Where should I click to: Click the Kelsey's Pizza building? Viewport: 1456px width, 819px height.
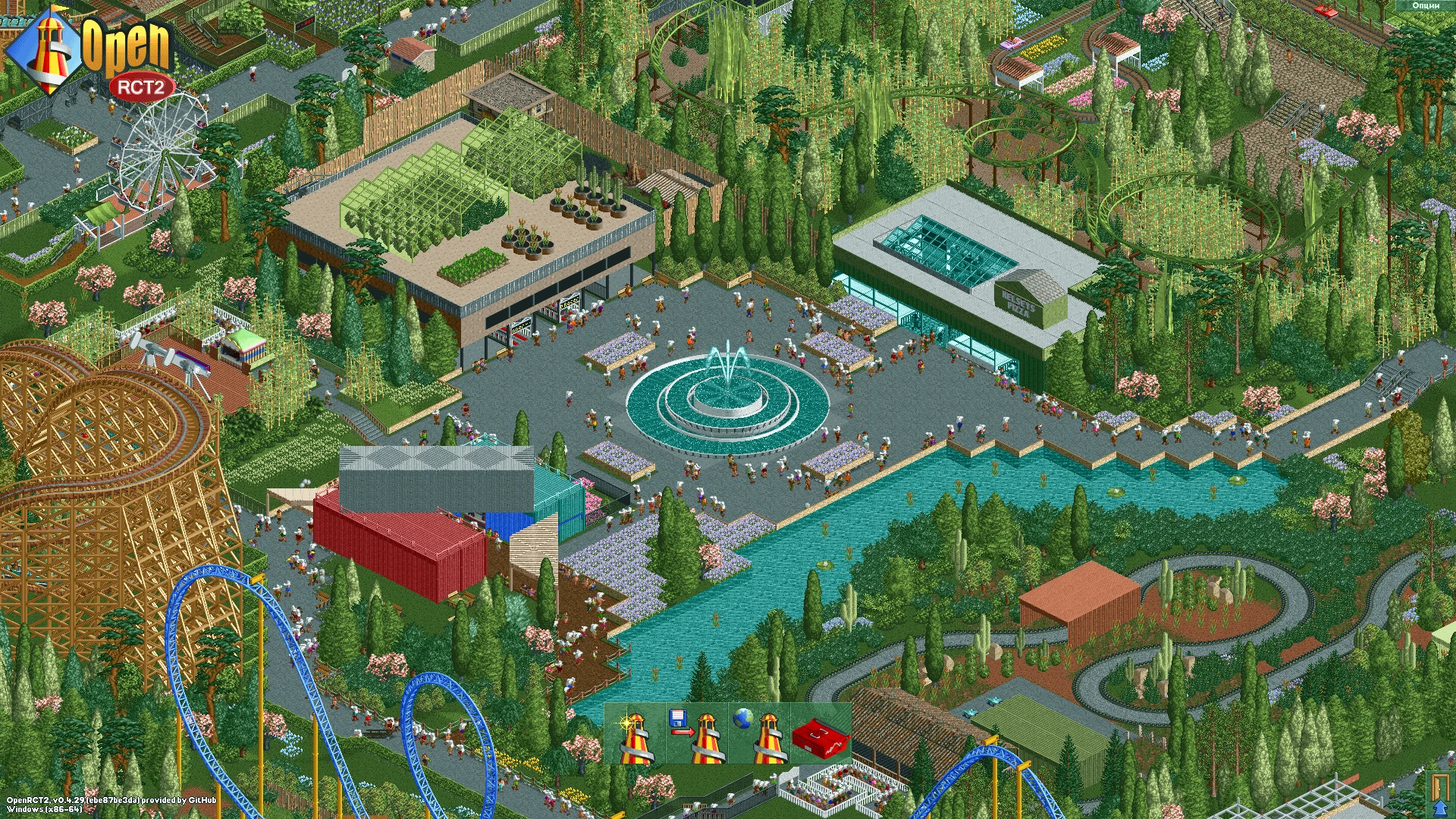click(1020, 300)
